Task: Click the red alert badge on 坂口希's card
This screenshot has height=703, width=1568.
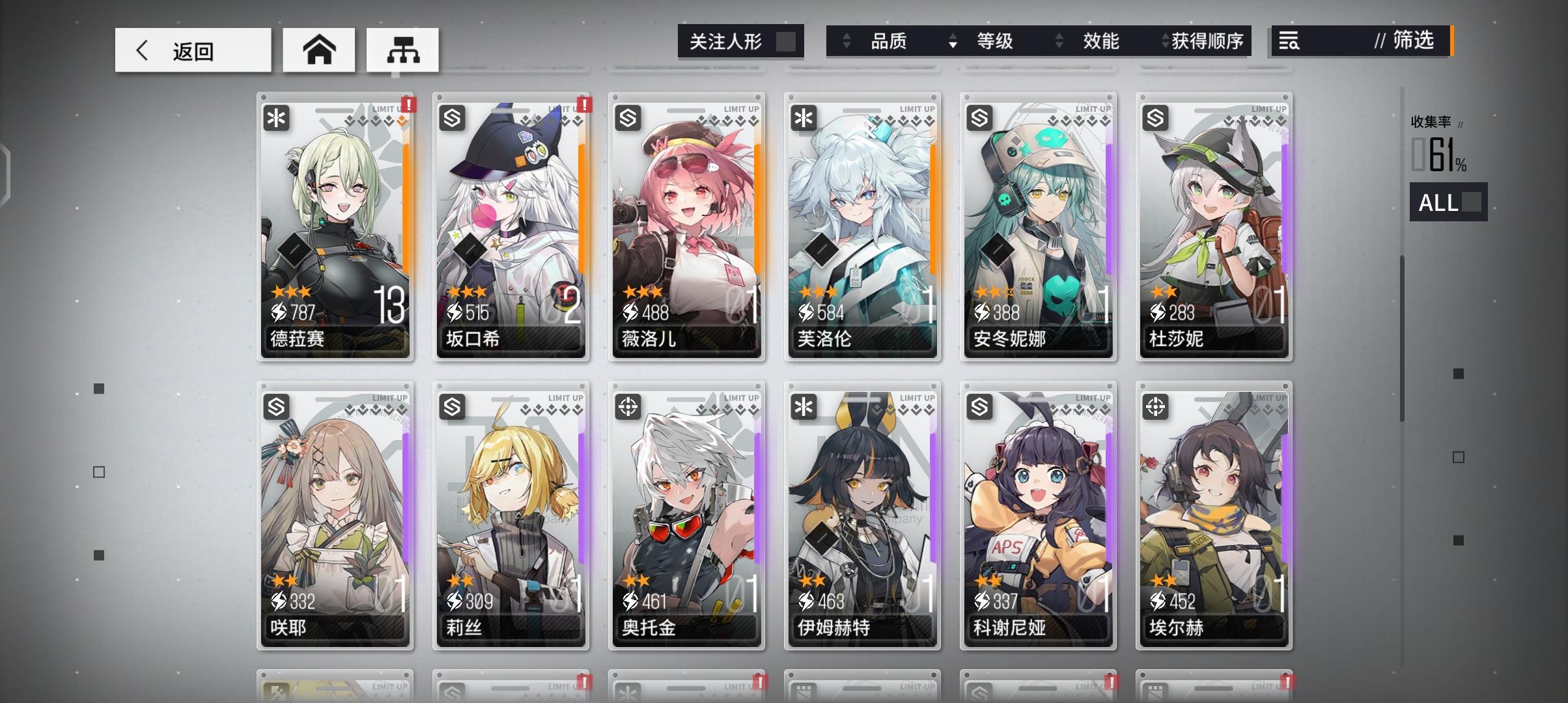Action: 584,104
